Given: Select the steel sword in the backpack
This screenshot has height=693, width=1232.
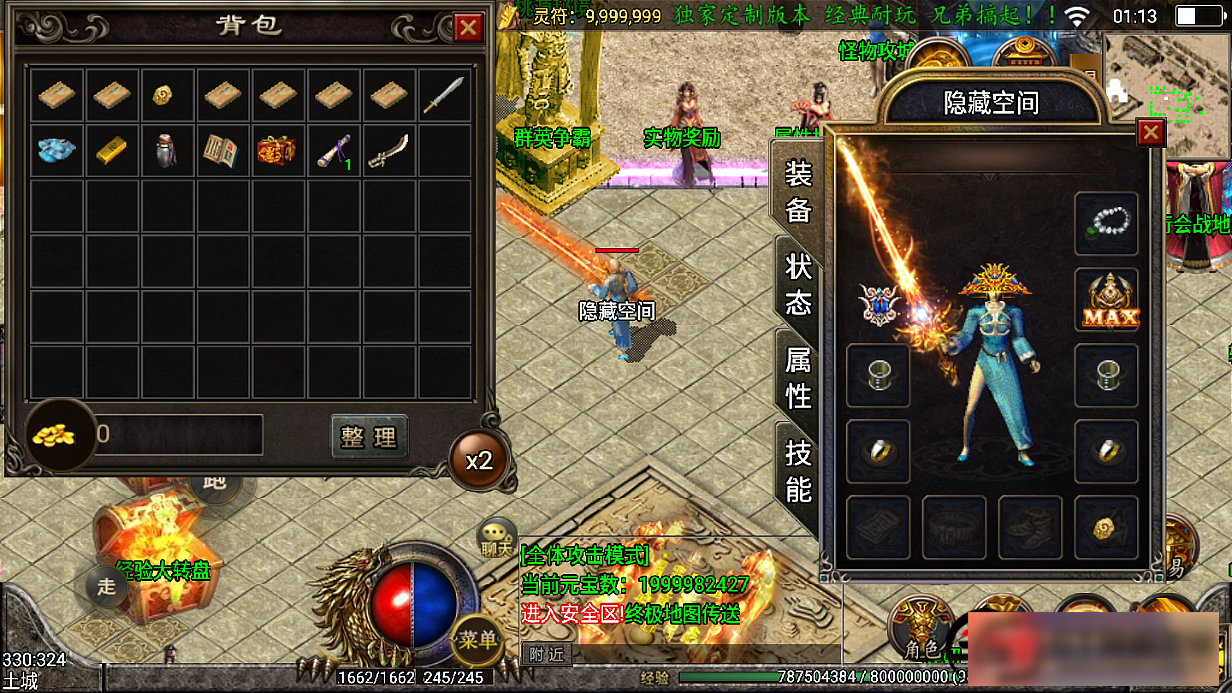Looking at the screenshot, I should [444, 95].
